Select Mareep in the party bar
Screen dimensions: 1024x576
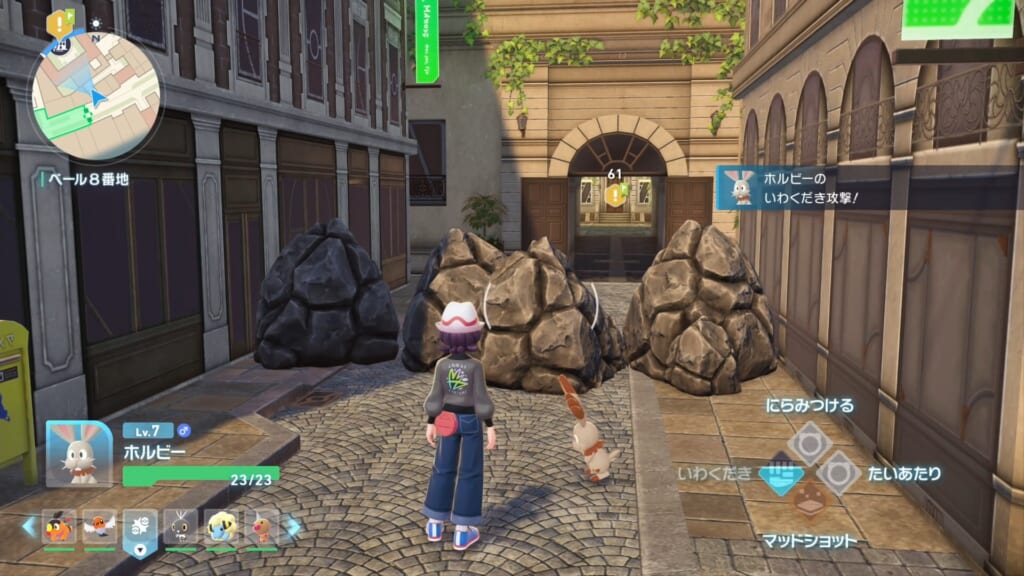[x=221, y=526]
